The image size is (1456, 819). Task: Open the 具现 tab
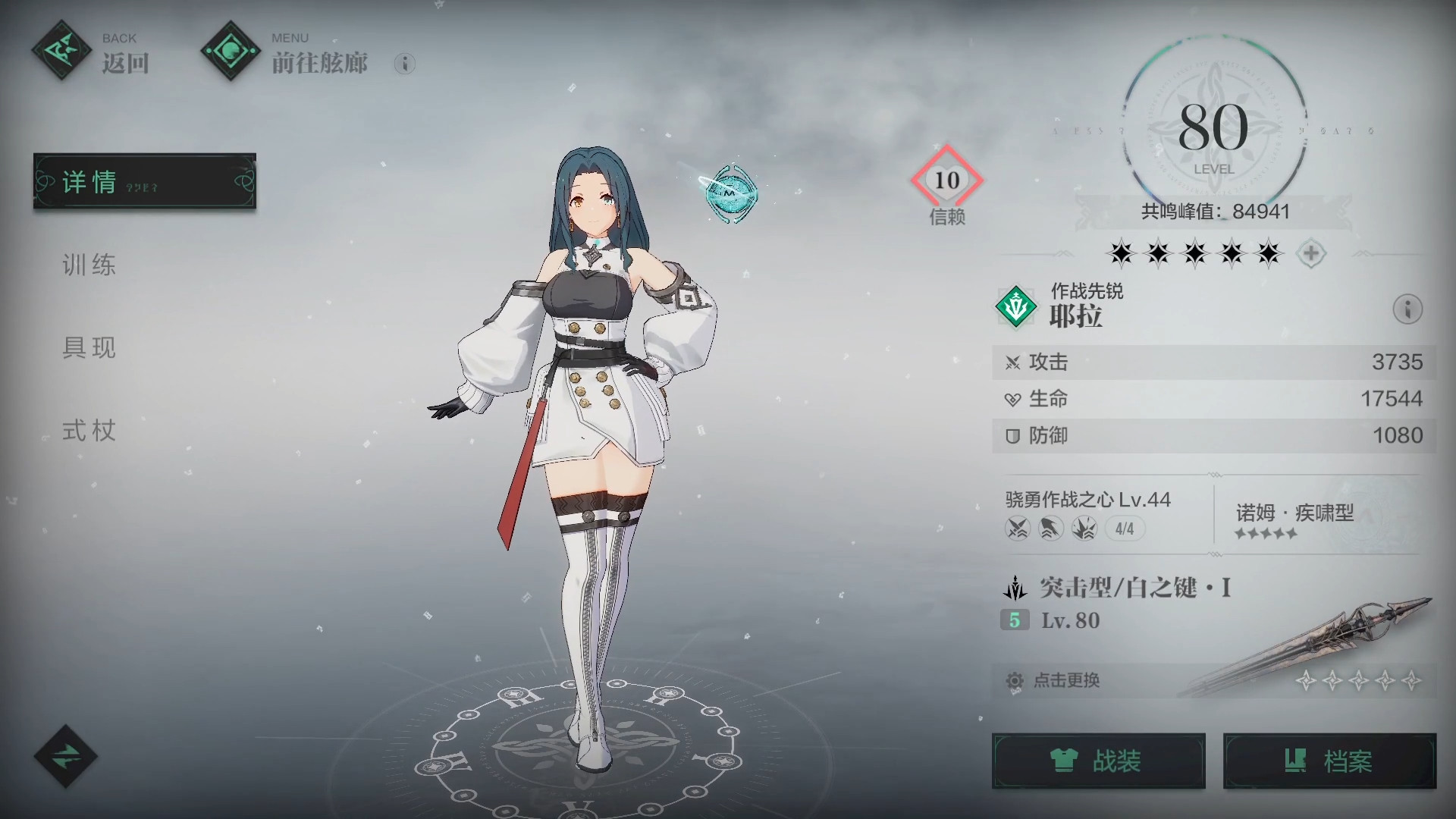point(89,348)
